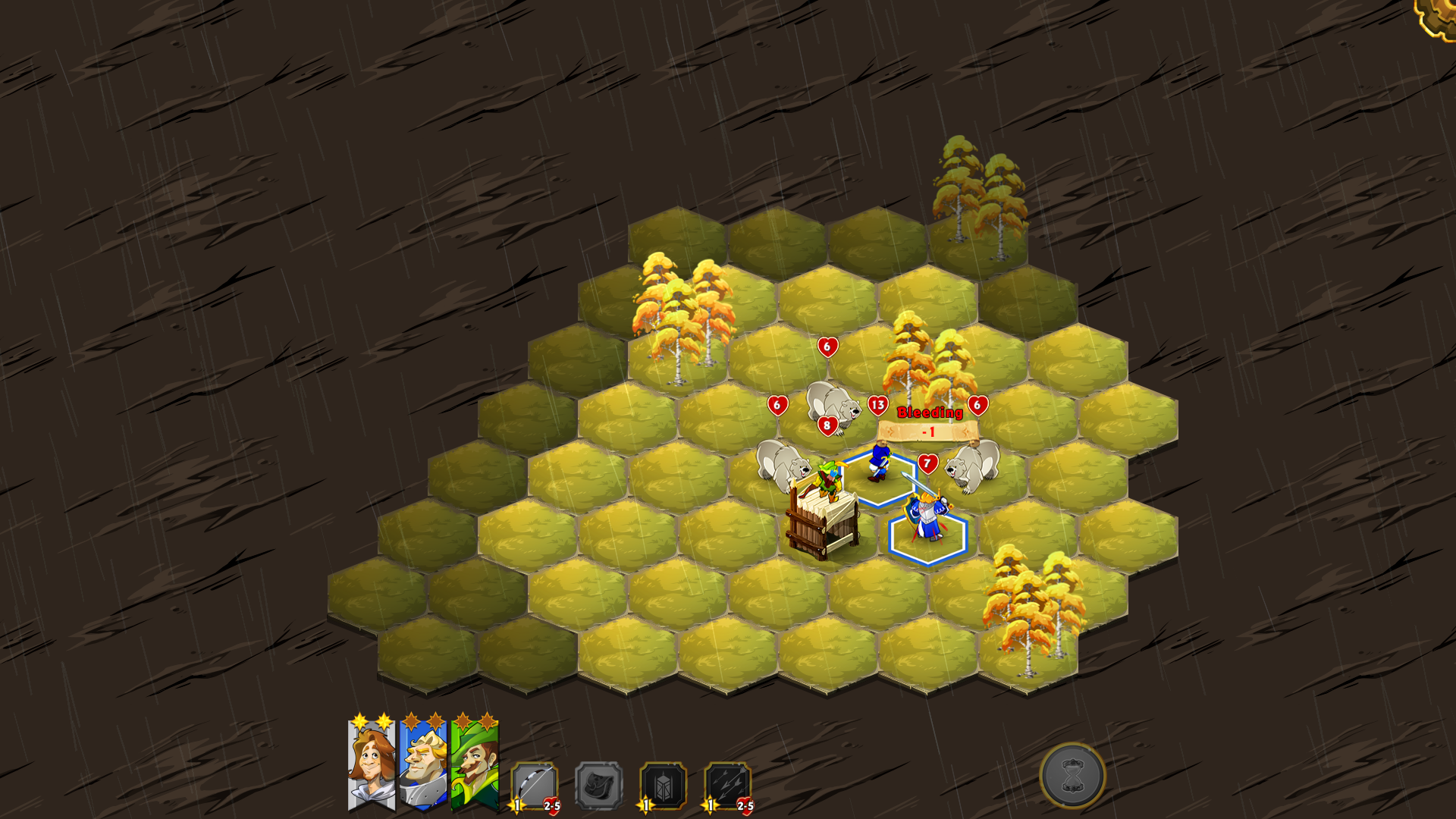Select the green-hatted archer portrait banner
This screenshot has height=819, width=1456.
[x=475, y=764]
